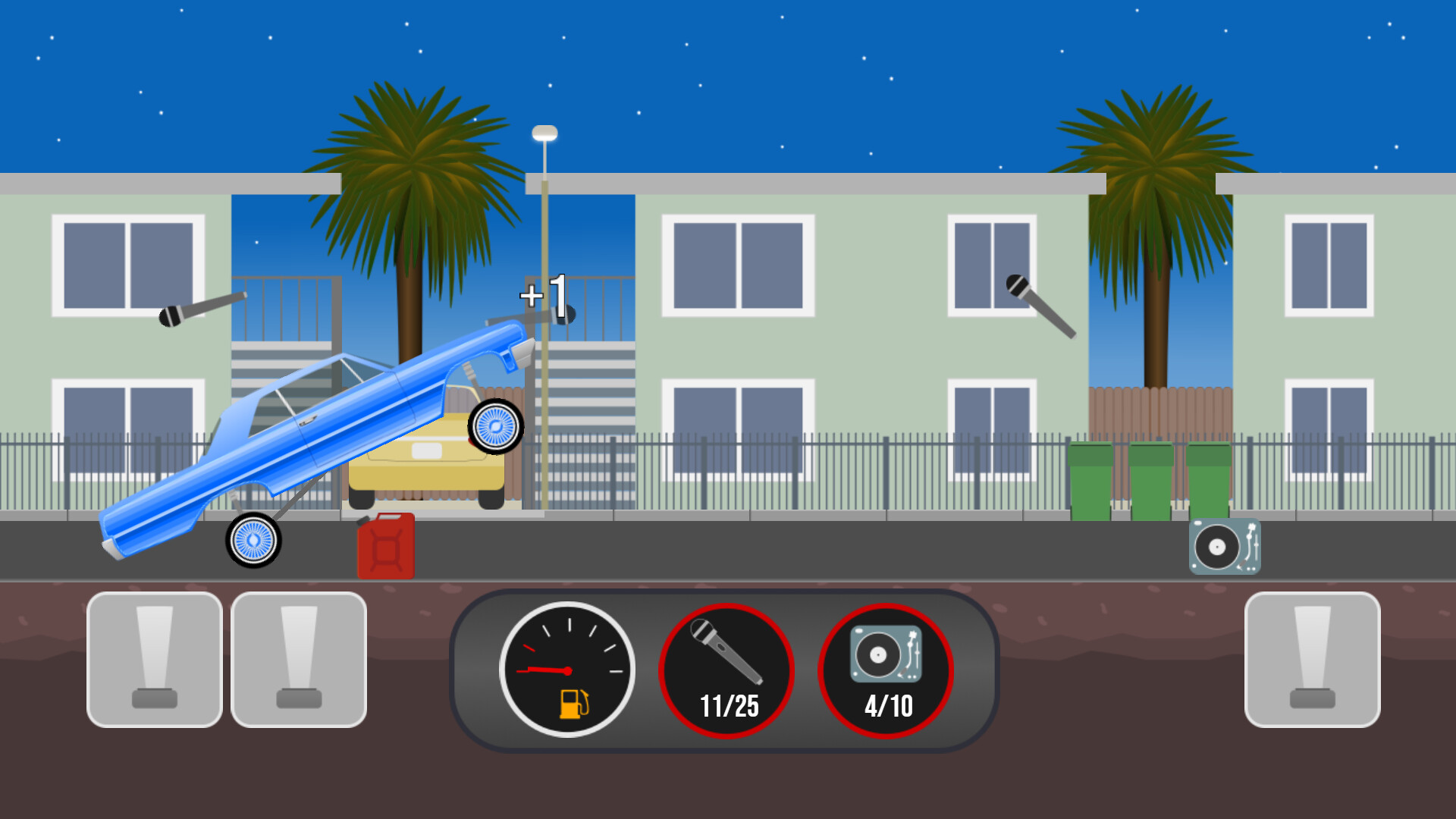Click the green trash bins by the fence

click(x=1151, y=478)
